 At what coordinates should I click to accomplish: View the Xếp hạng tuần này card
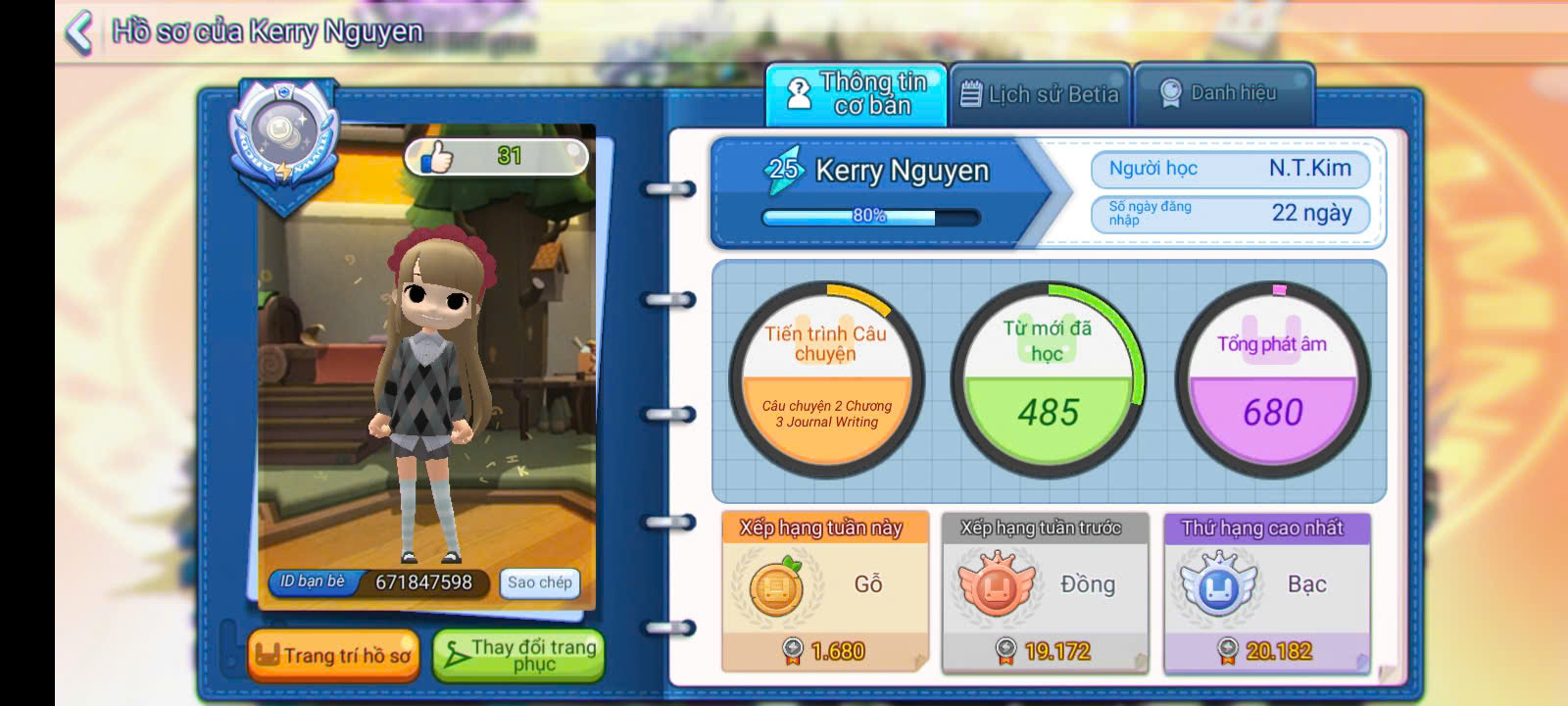824,591
